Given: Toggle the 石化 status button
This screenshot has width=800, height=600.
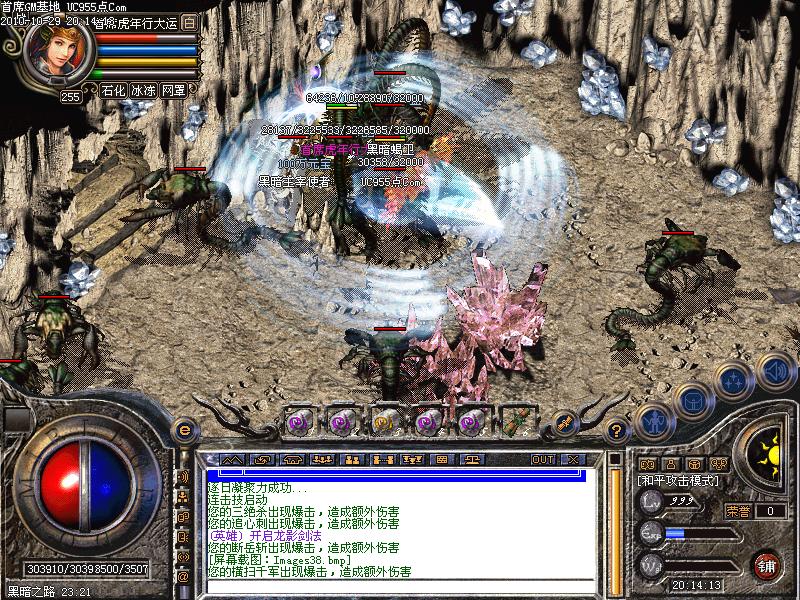Looking at the screenshot, I should (x=113, y=90).
